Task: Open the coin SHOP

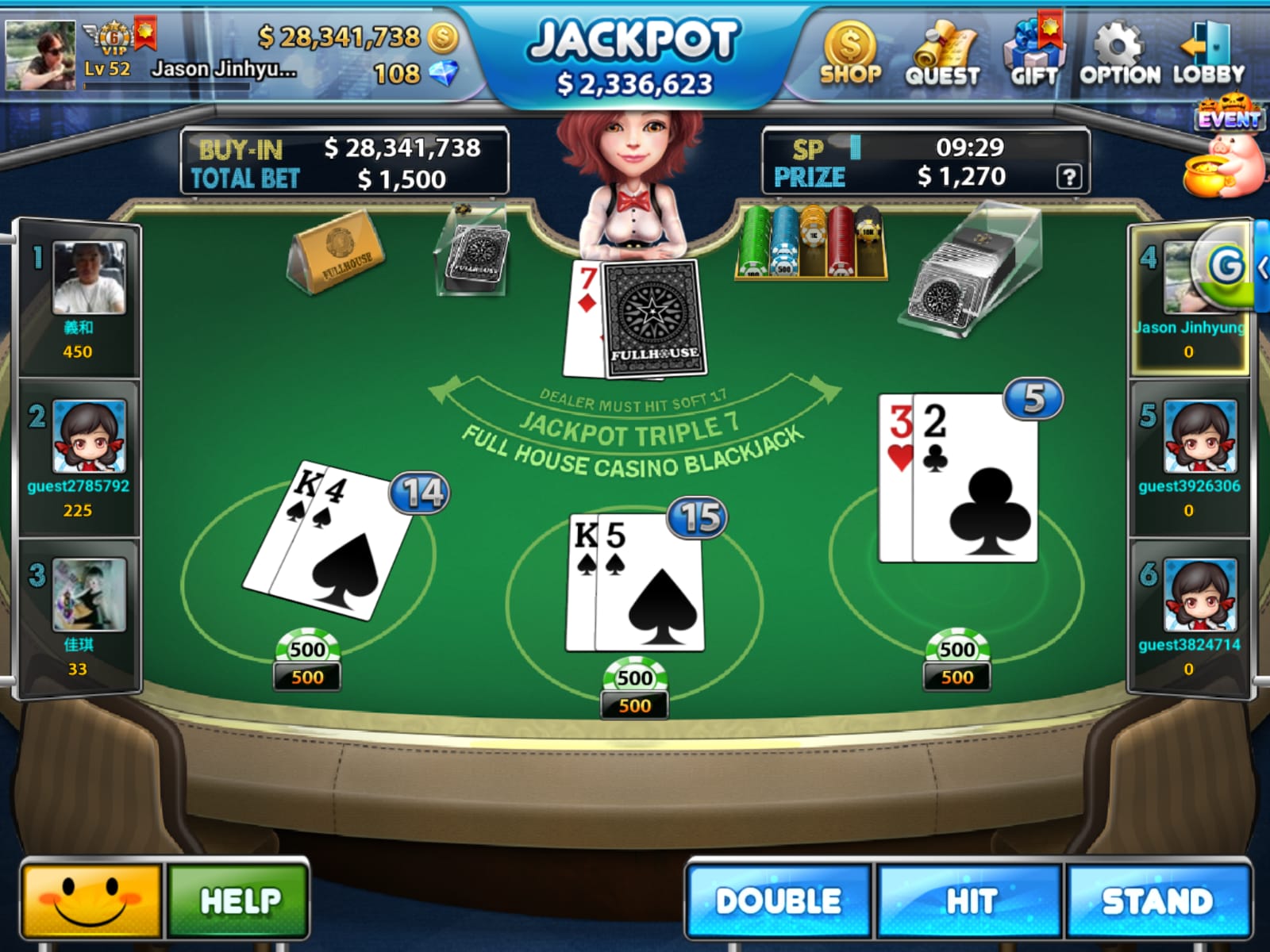Action: (x=850, y=53)
